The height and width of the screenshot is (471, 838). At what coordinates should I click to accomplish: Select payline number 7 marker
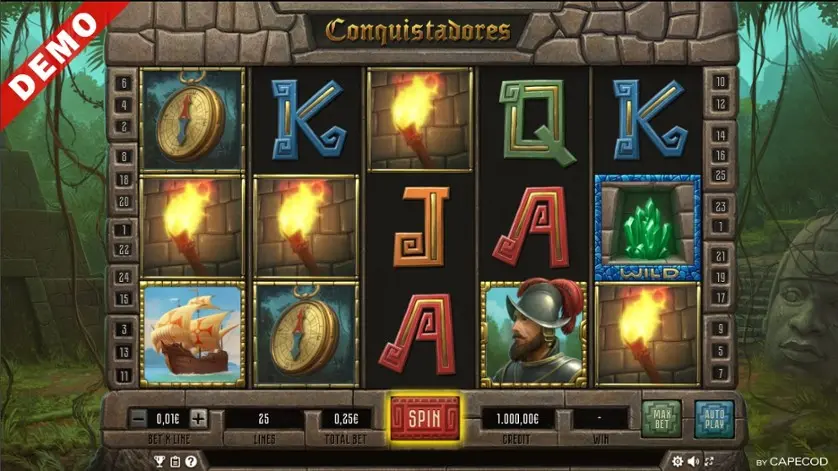(719, 374)
